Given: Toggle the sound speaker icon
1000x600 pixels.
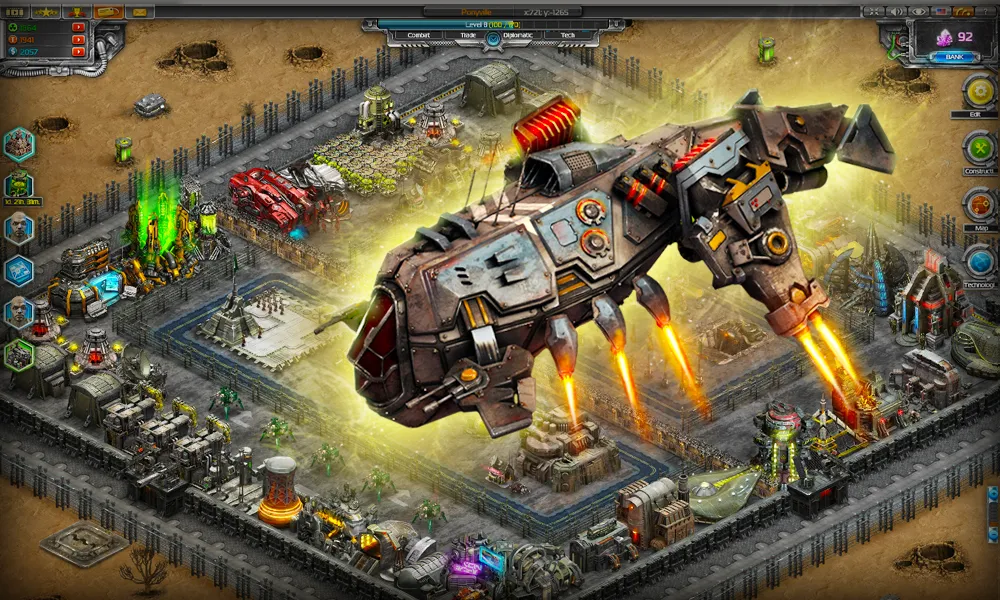Looking at the screenshot, I should (x=896, y=11).
